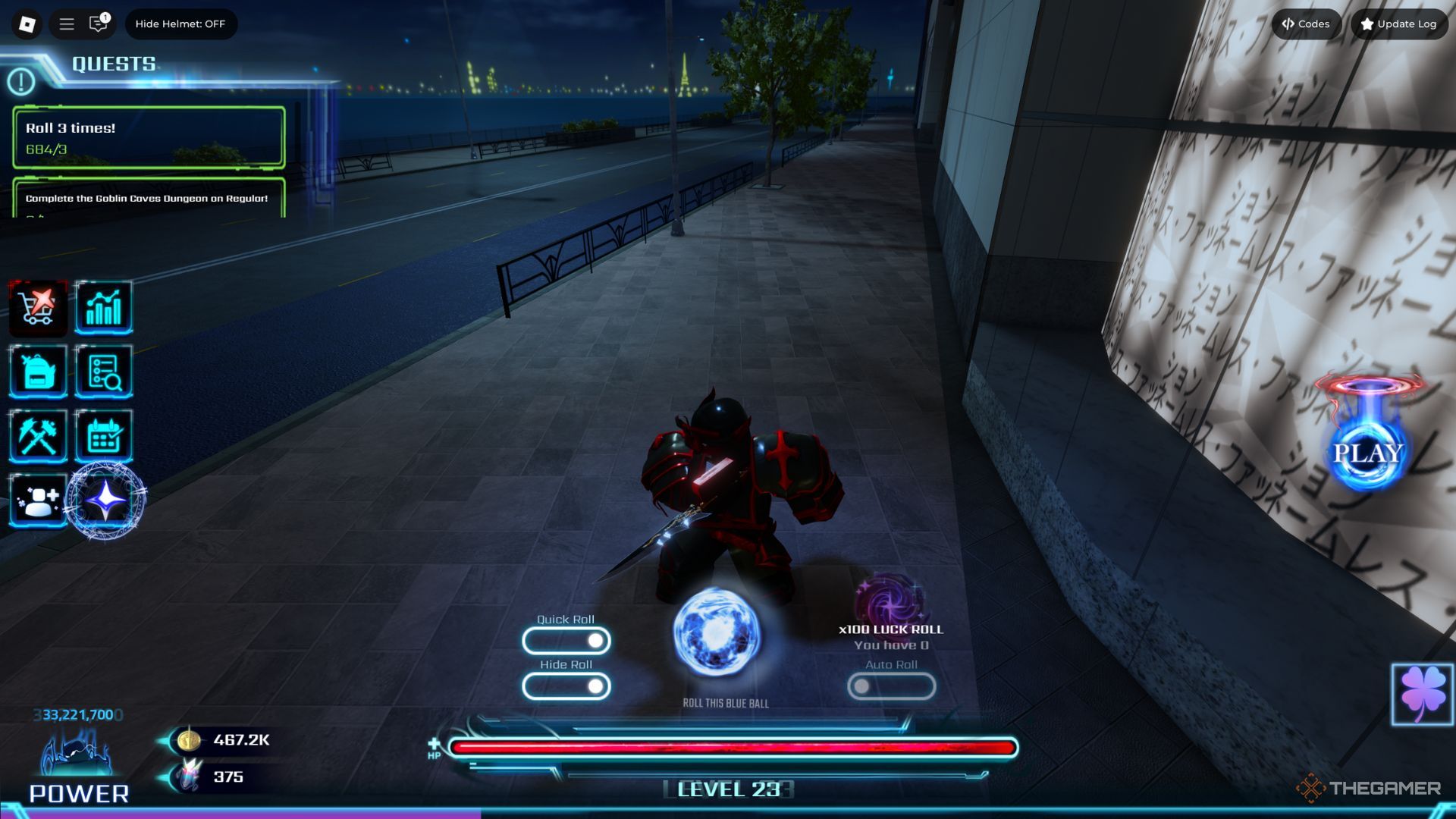Toggle the Quick Roll switch
Image resolution: width=1456 pixels, height=819 pixels.
566,642
